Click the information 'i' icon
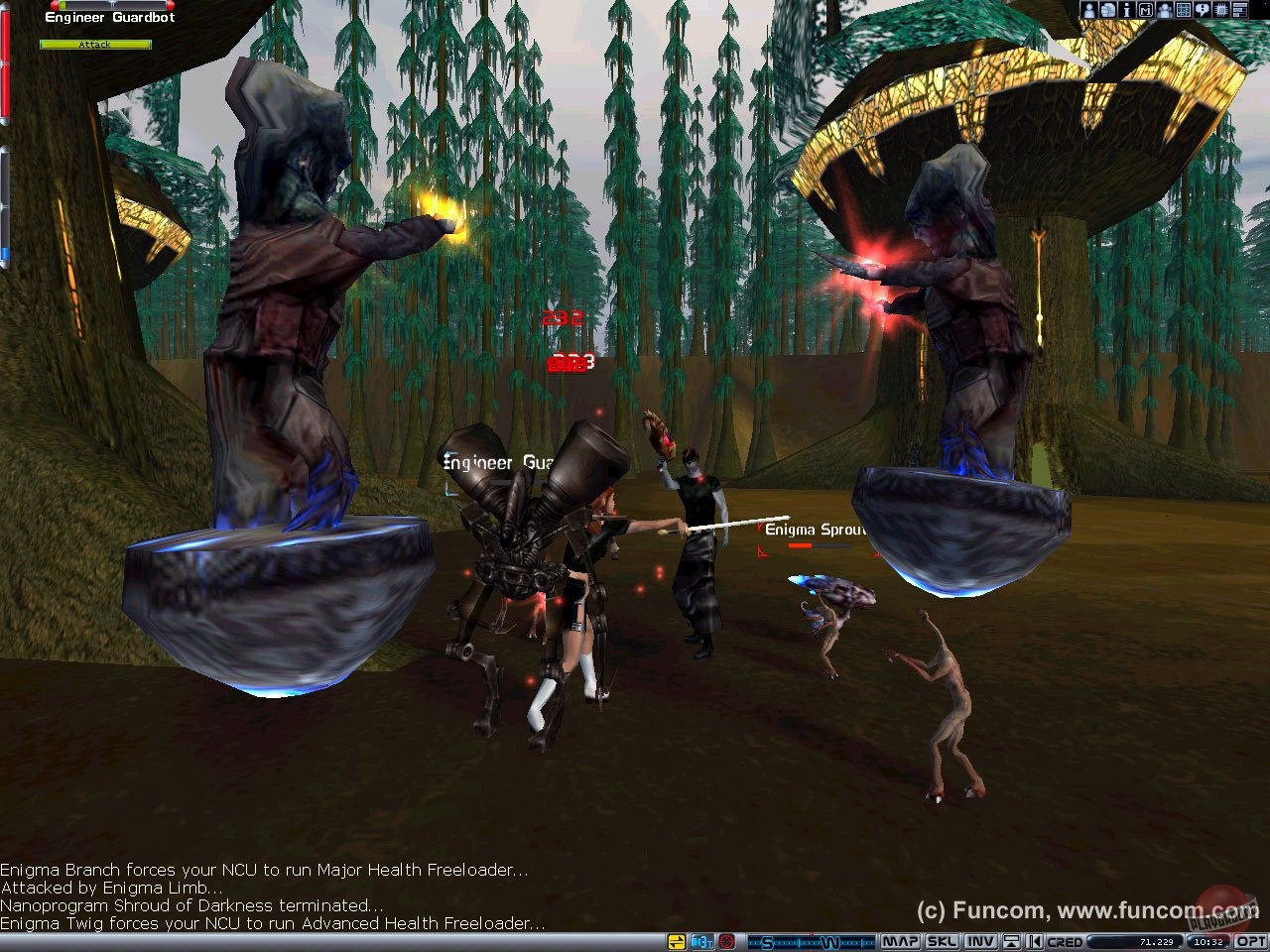The height and width of the screenshot is (952, 1270). click(1127, 10)
